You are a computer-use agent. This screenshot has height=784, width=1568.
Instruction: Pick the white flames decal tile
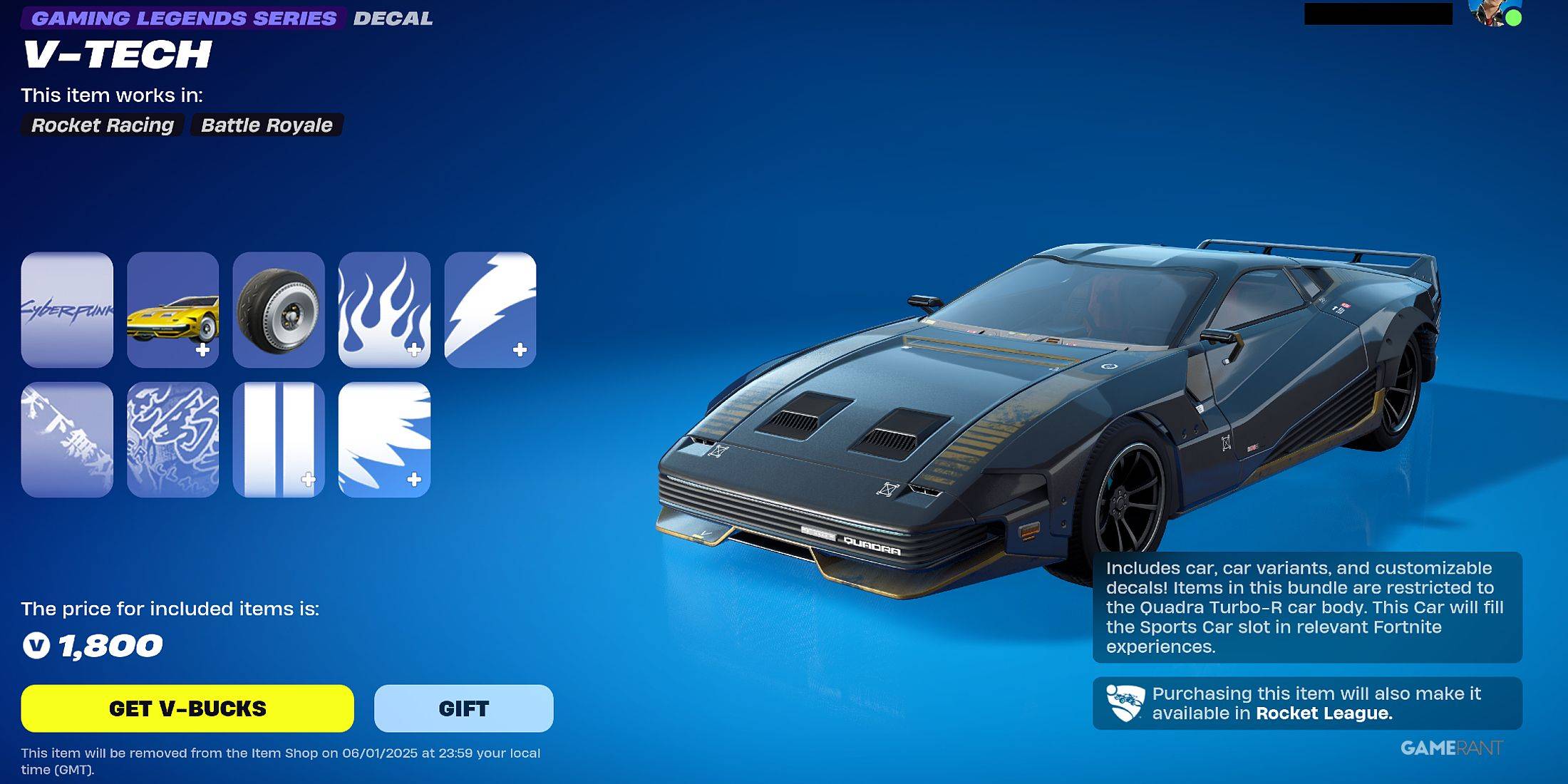click(384, 309)
